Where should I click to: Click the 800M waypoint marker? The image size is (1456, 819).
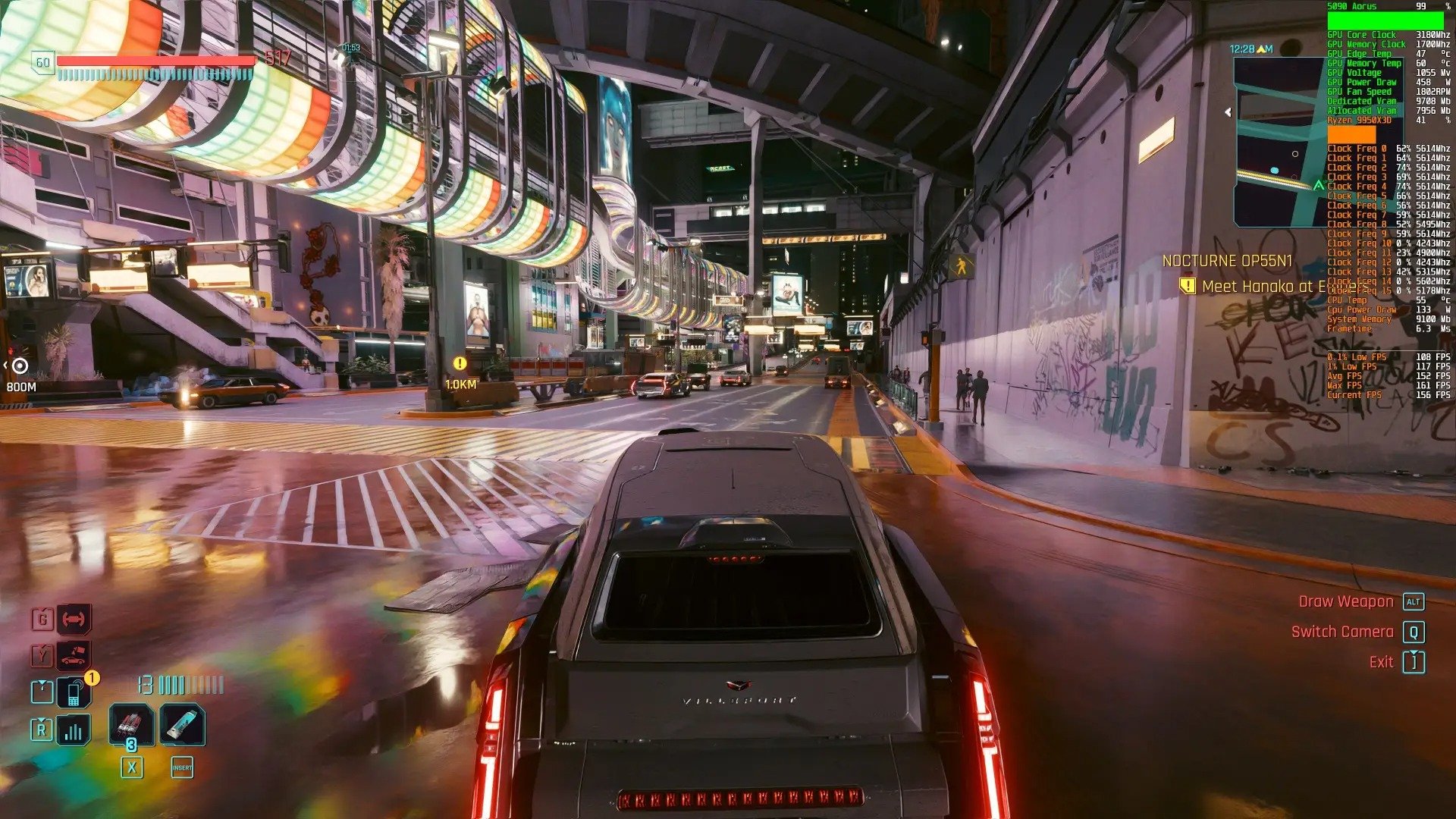[x=20, y=367]
